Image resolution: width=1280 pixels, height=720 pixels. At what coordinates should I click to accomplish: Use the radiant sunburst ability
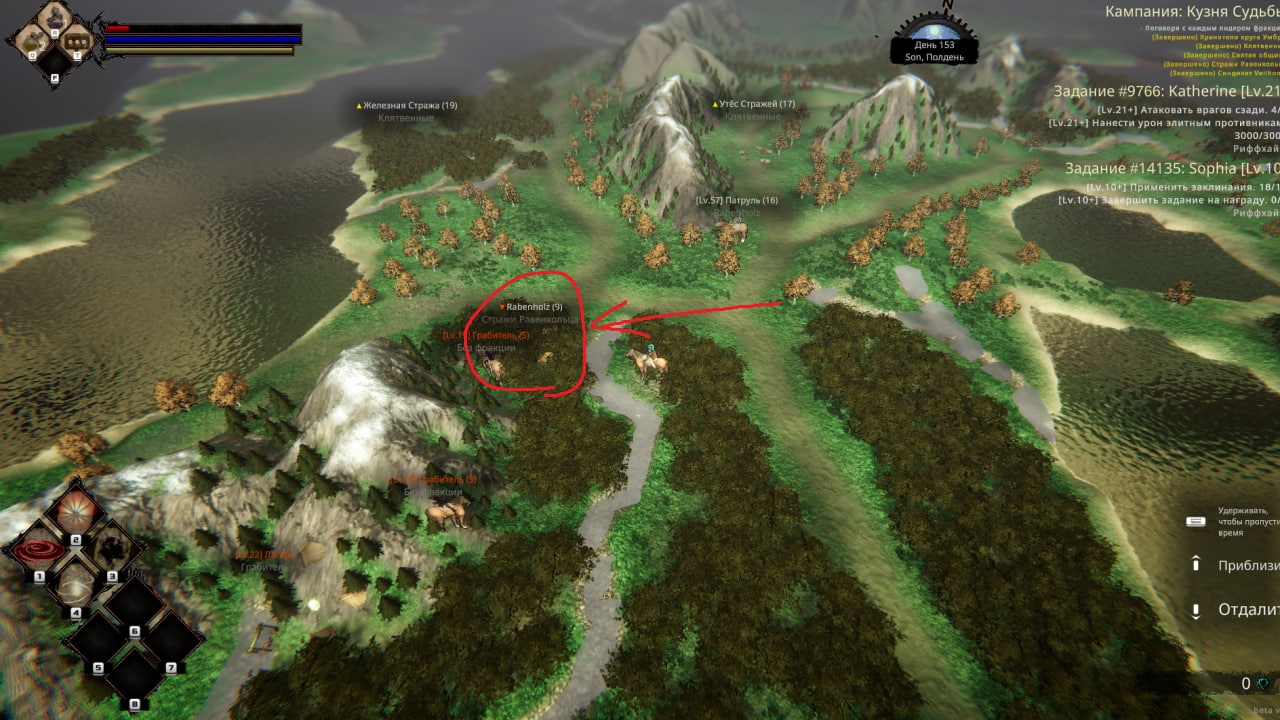75,514
